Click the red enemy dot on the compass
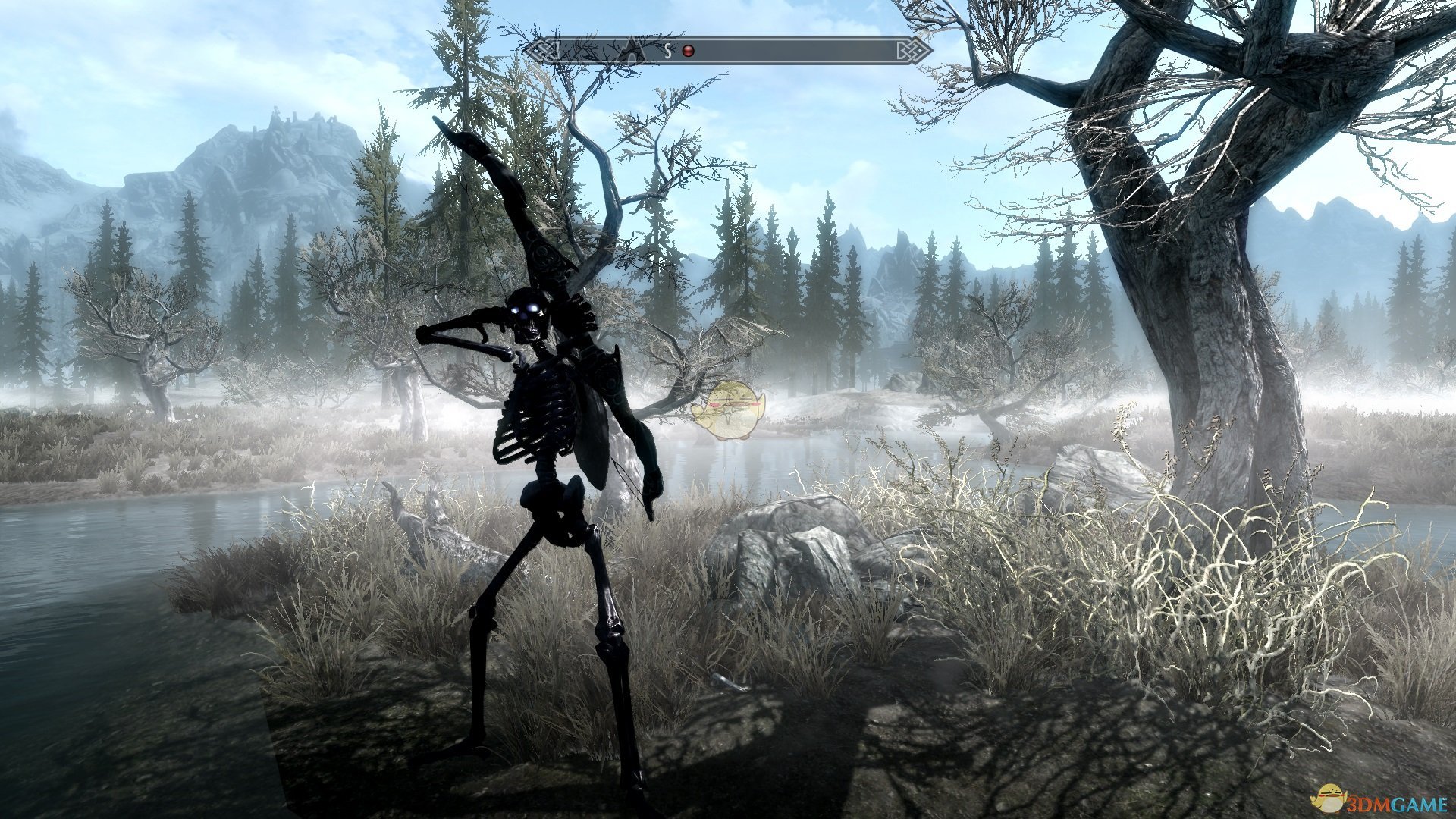This screenshot has height=819, width=1456. pos(688,51)
